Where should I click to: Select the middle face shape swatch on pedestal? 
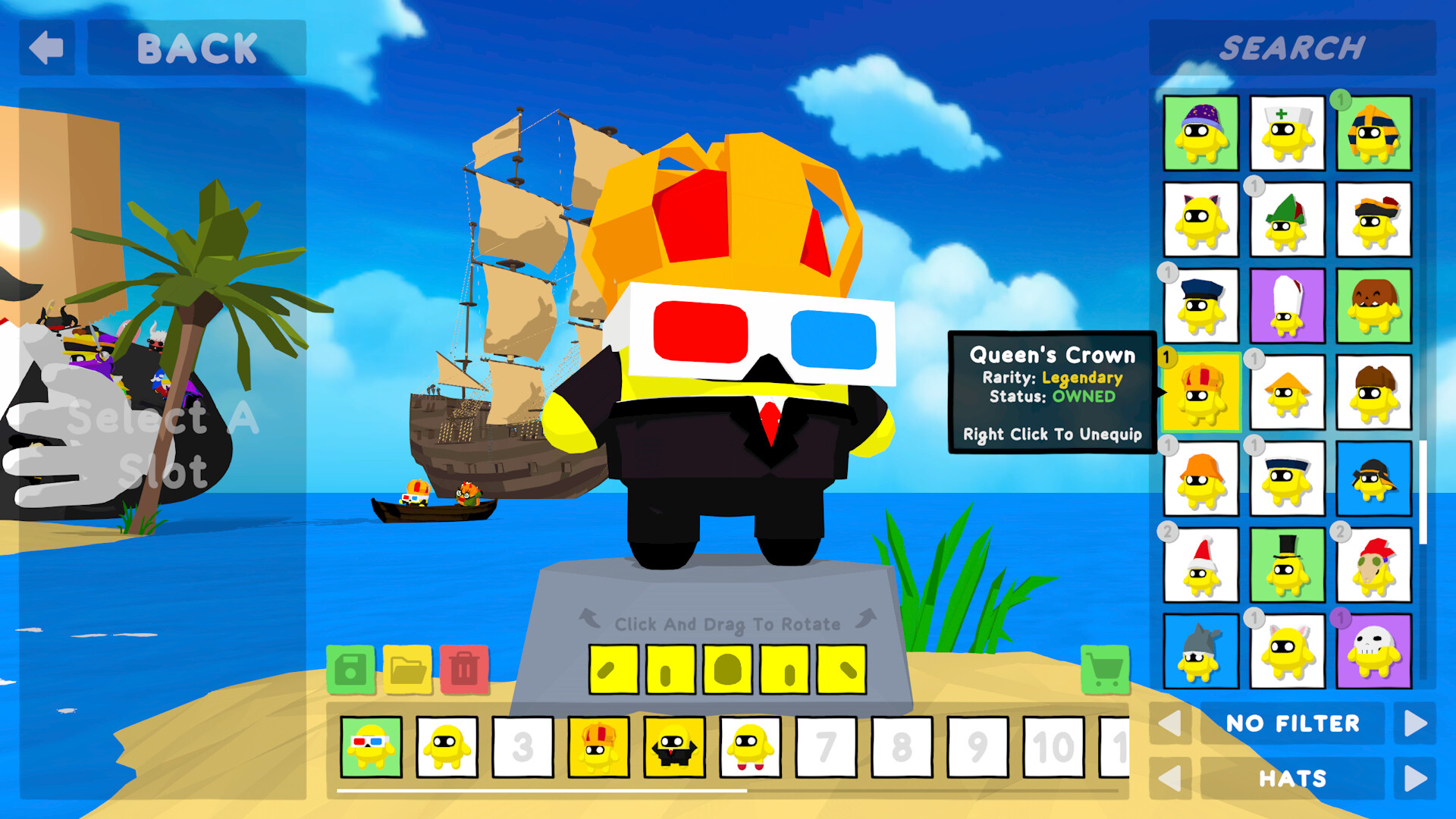726,670
